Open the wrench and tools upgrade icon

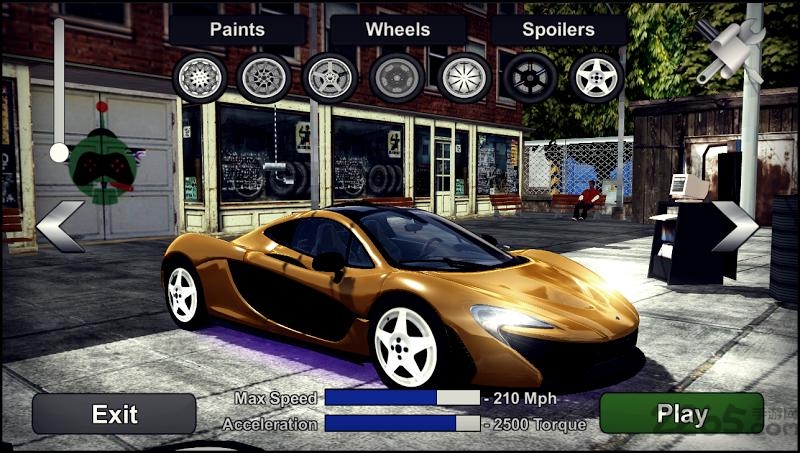[x=730, y=50]
